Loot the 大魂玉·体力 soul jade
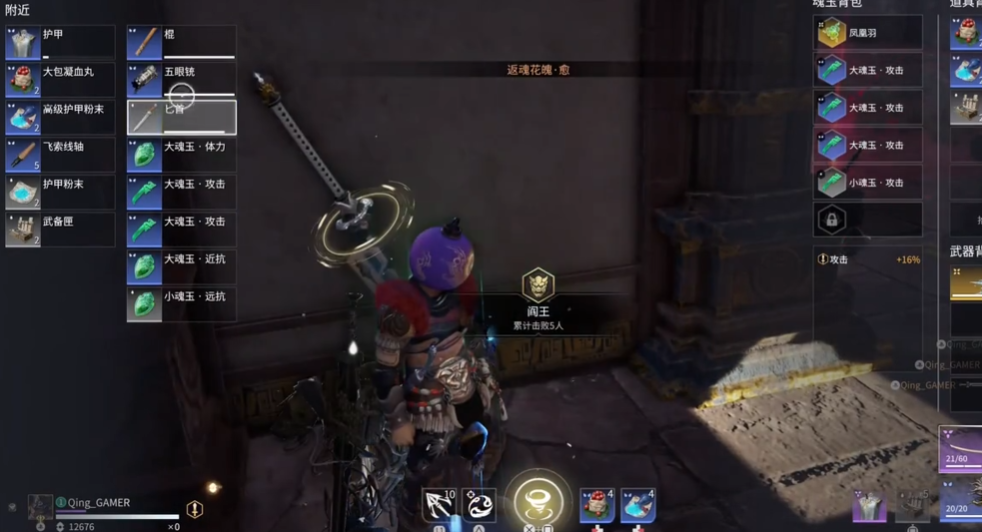982x532 pixels. (x=181, y=155)
